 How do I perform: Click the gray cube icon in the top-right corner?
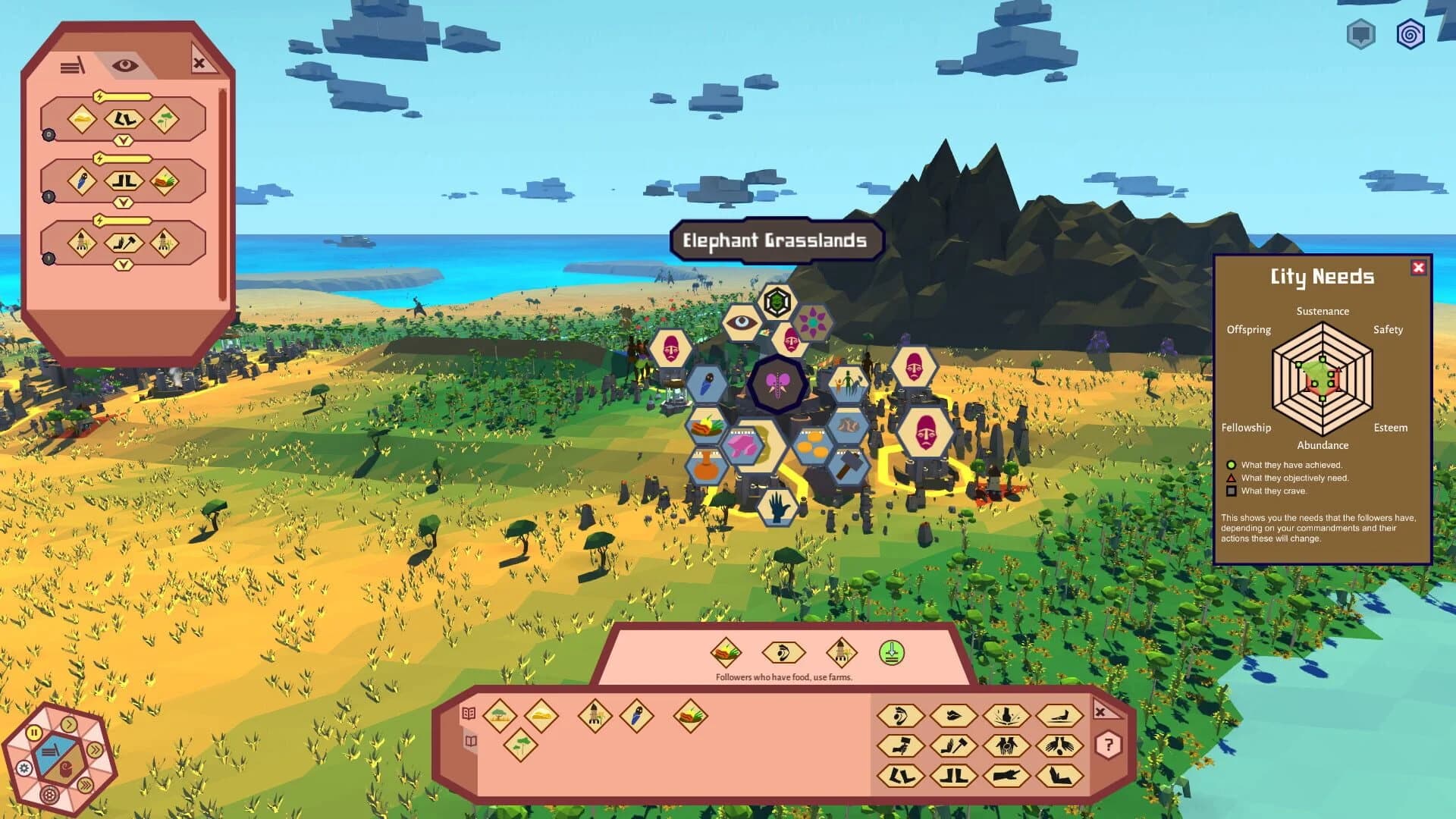(1360, 32)
